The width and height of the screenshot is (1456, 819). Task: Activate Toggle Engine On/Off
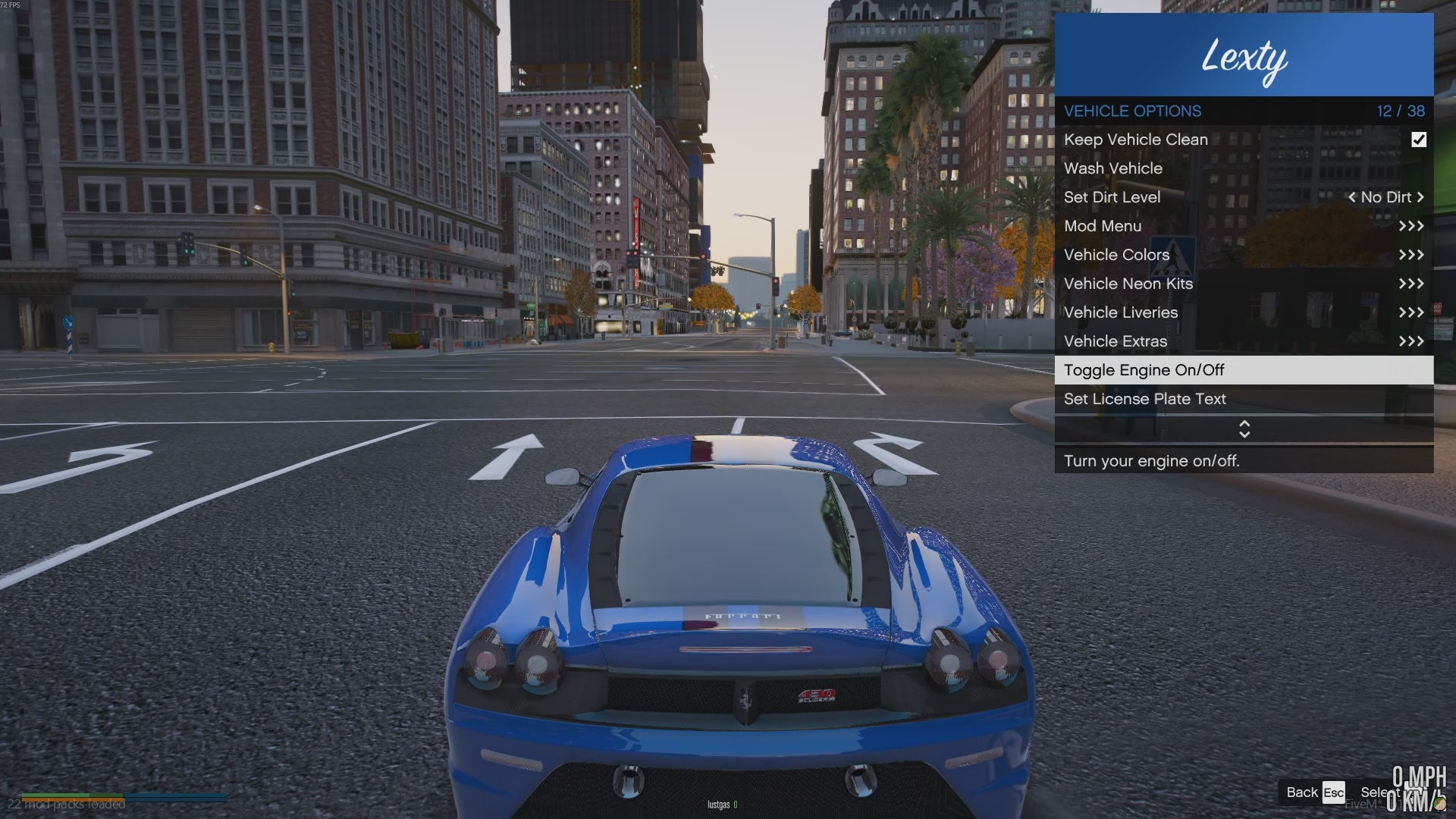(1244, 370)
